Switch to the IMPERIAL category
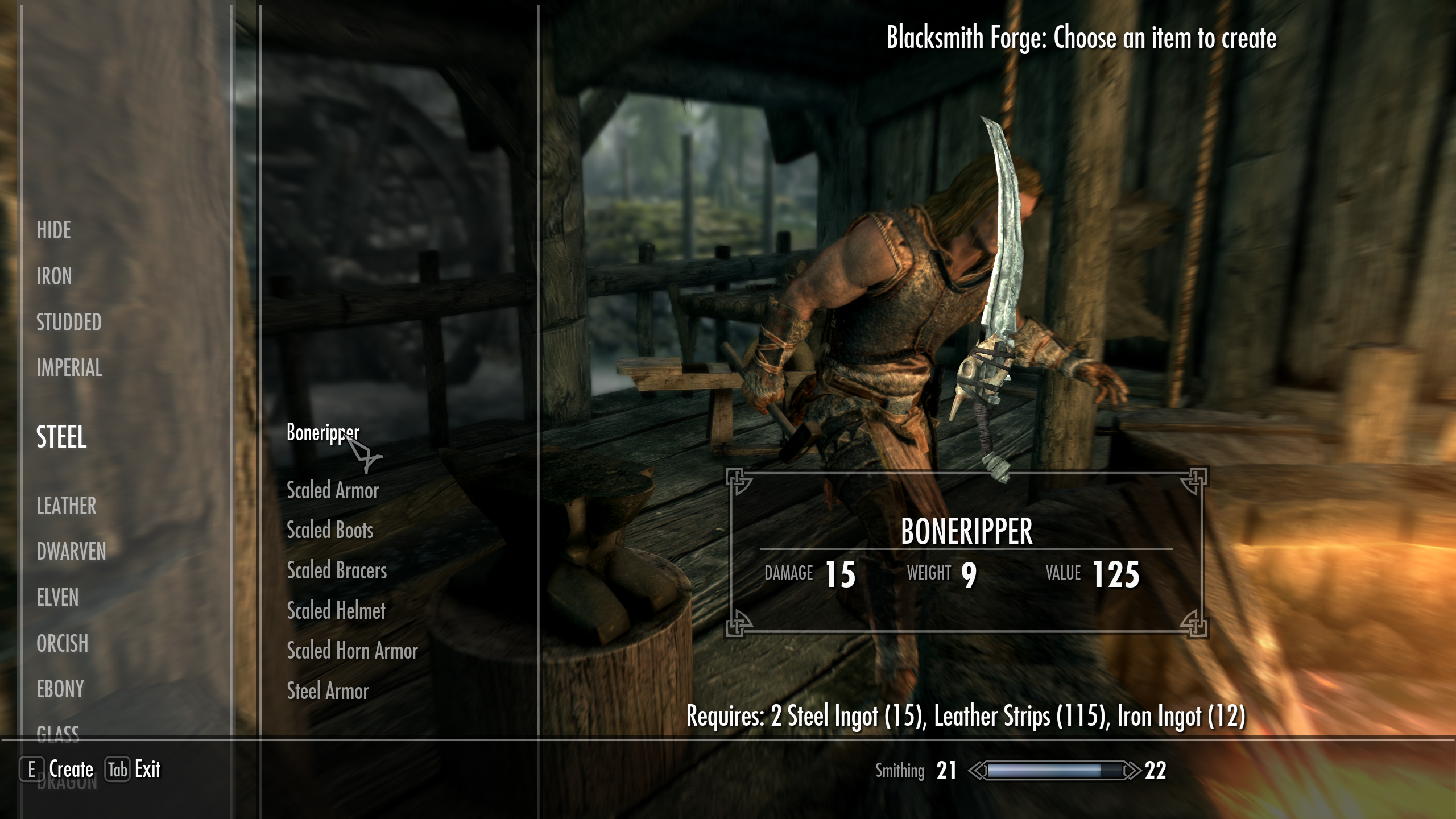This screenshot has height=819, width=1456. [x=69, y=369]
